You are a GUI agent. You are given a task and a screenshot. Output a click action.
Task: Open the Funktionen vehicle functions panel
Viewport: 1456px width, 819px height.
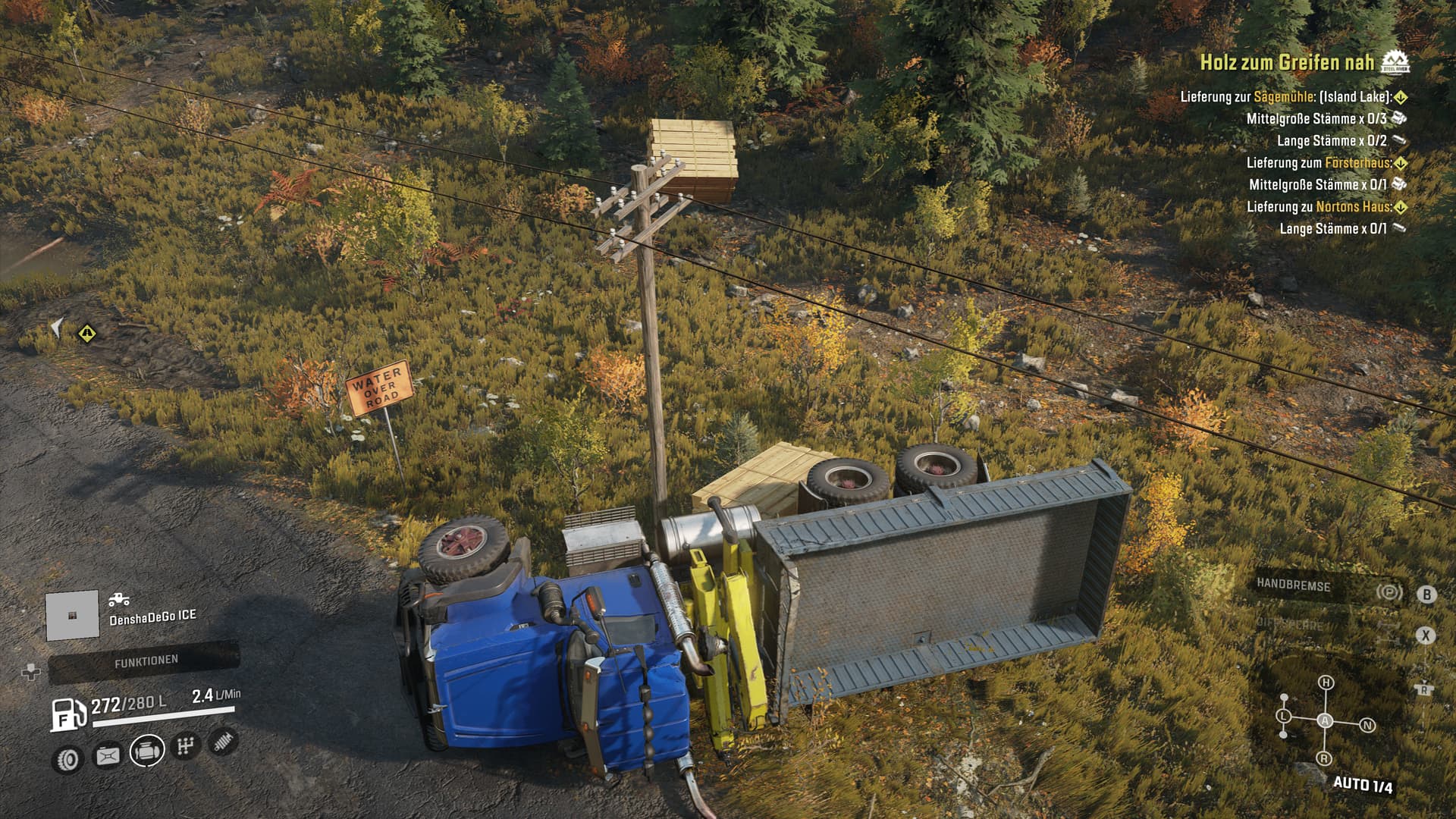point(145,662)
